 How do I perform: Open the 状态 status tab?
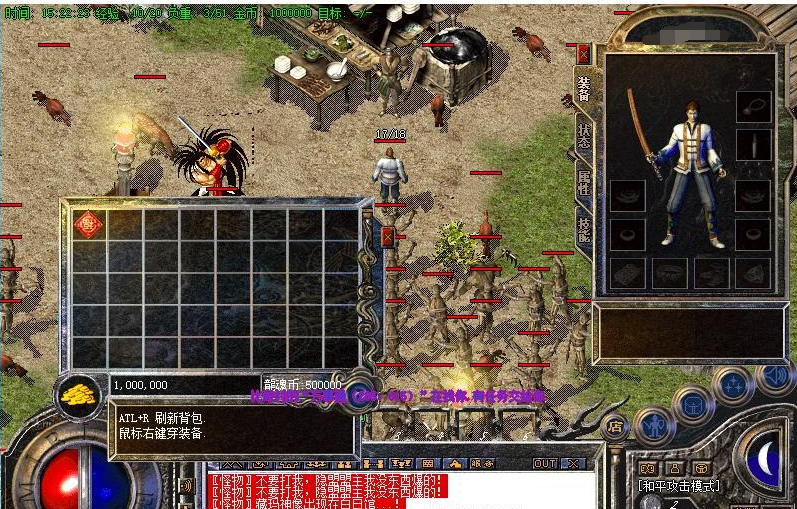click(x=583, y=136)
